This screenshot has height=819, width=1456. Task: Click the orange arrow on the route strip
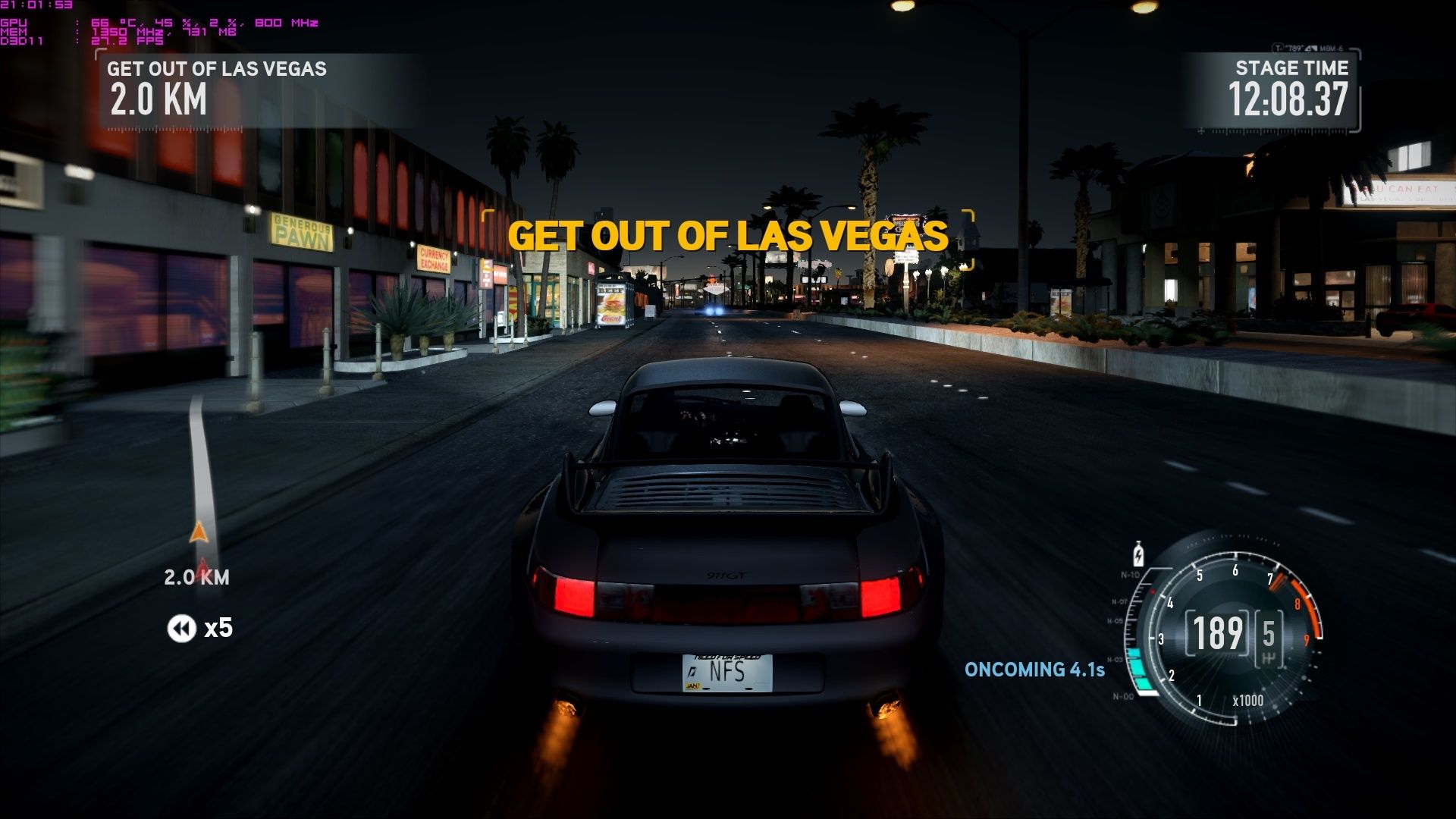[199, 532]
